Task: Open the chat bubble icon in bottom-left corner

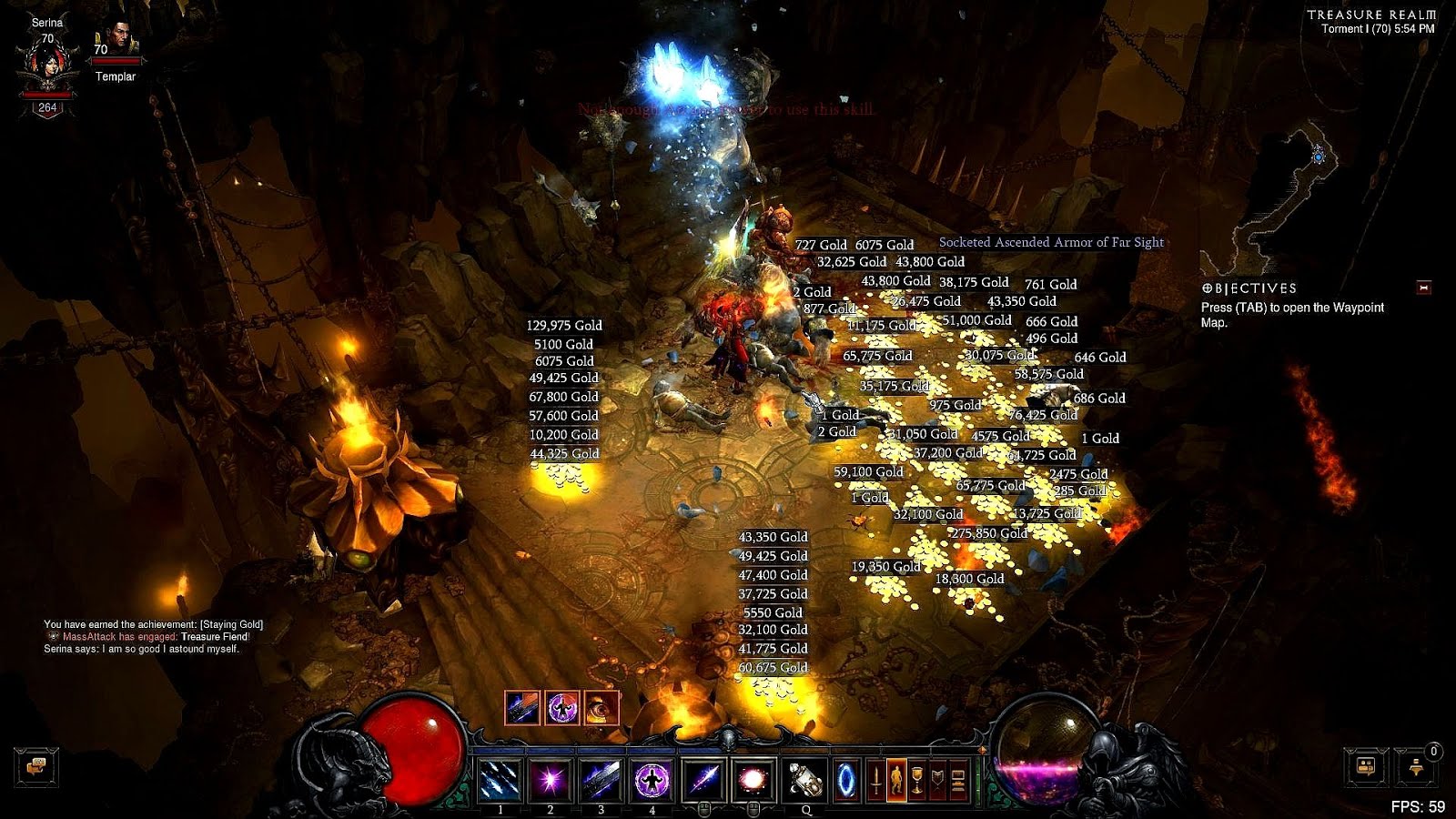Action: [36, 769]
